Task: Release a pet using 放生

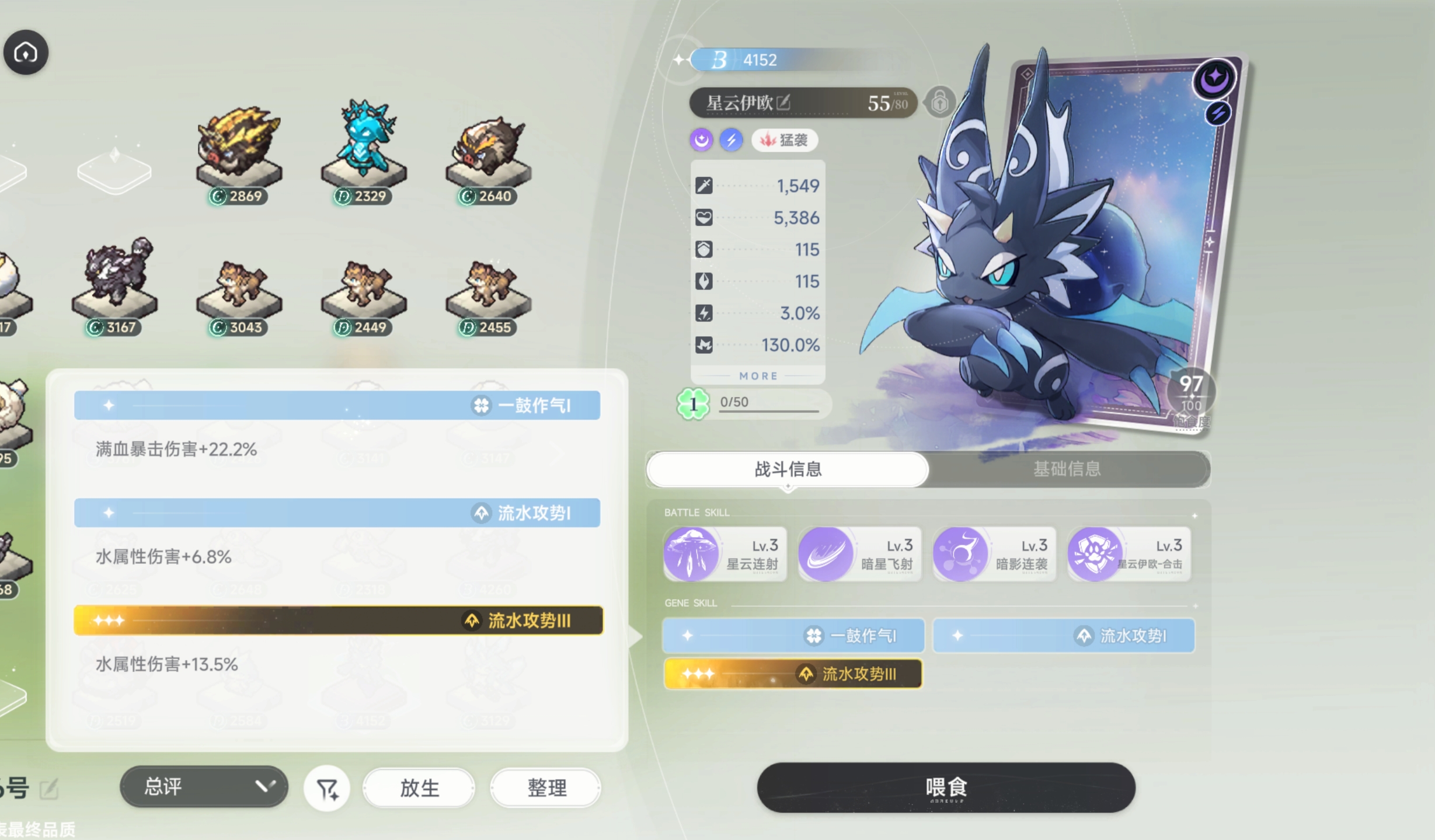Action: (419, 788)
